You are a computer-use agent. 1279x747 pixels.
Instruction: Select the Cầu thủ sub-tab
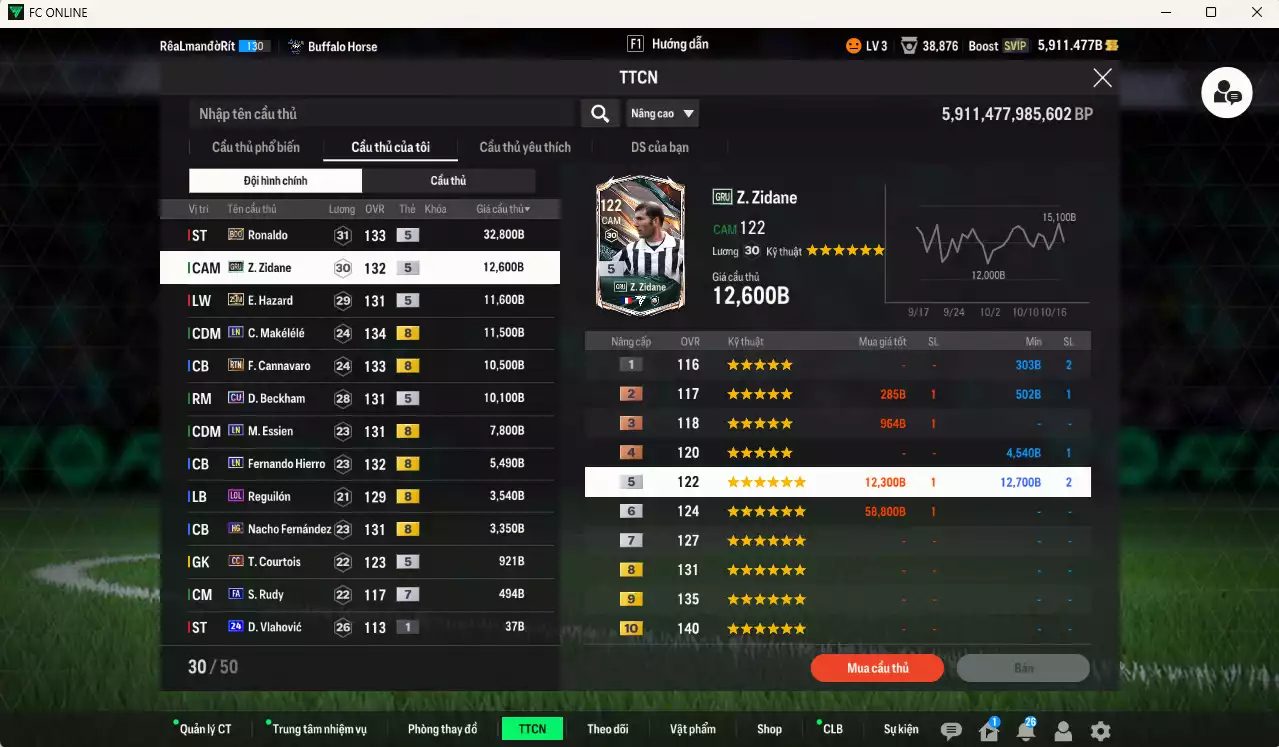pyautogui.click(x=448, y=181)
